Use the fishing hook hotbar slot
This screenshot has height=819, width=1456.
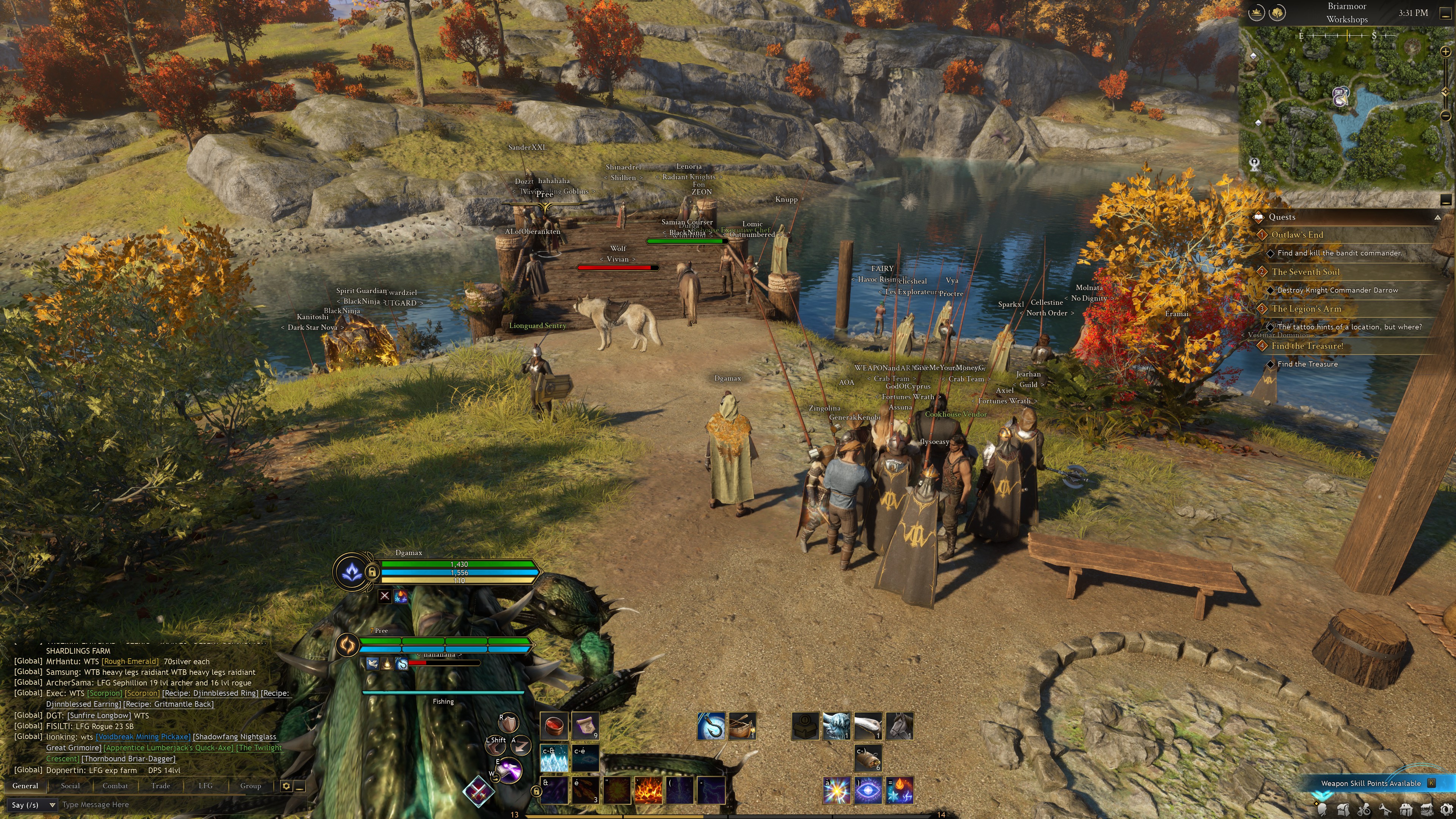pos(711,726)
